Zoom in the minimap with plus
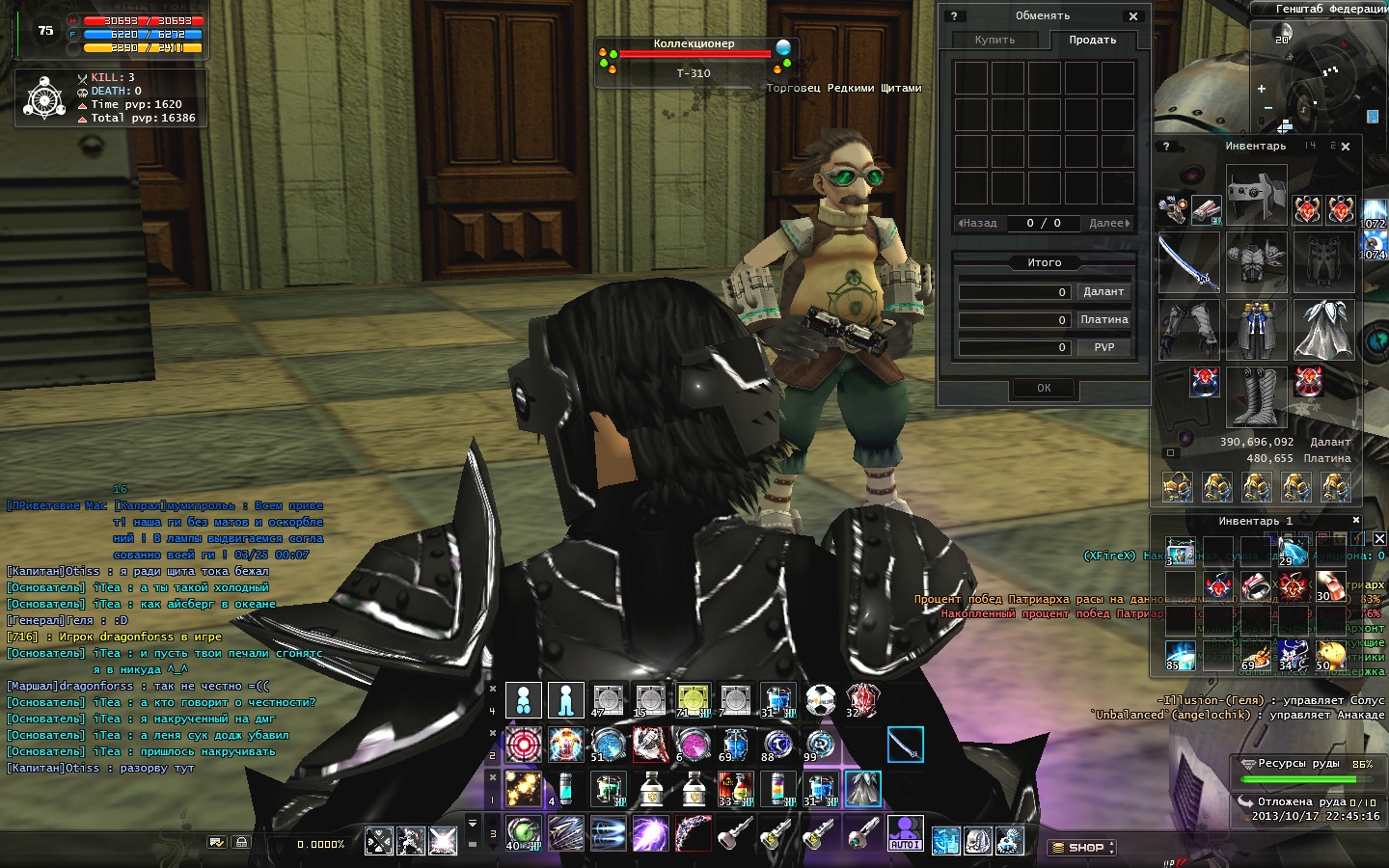 pos(1262,89)
